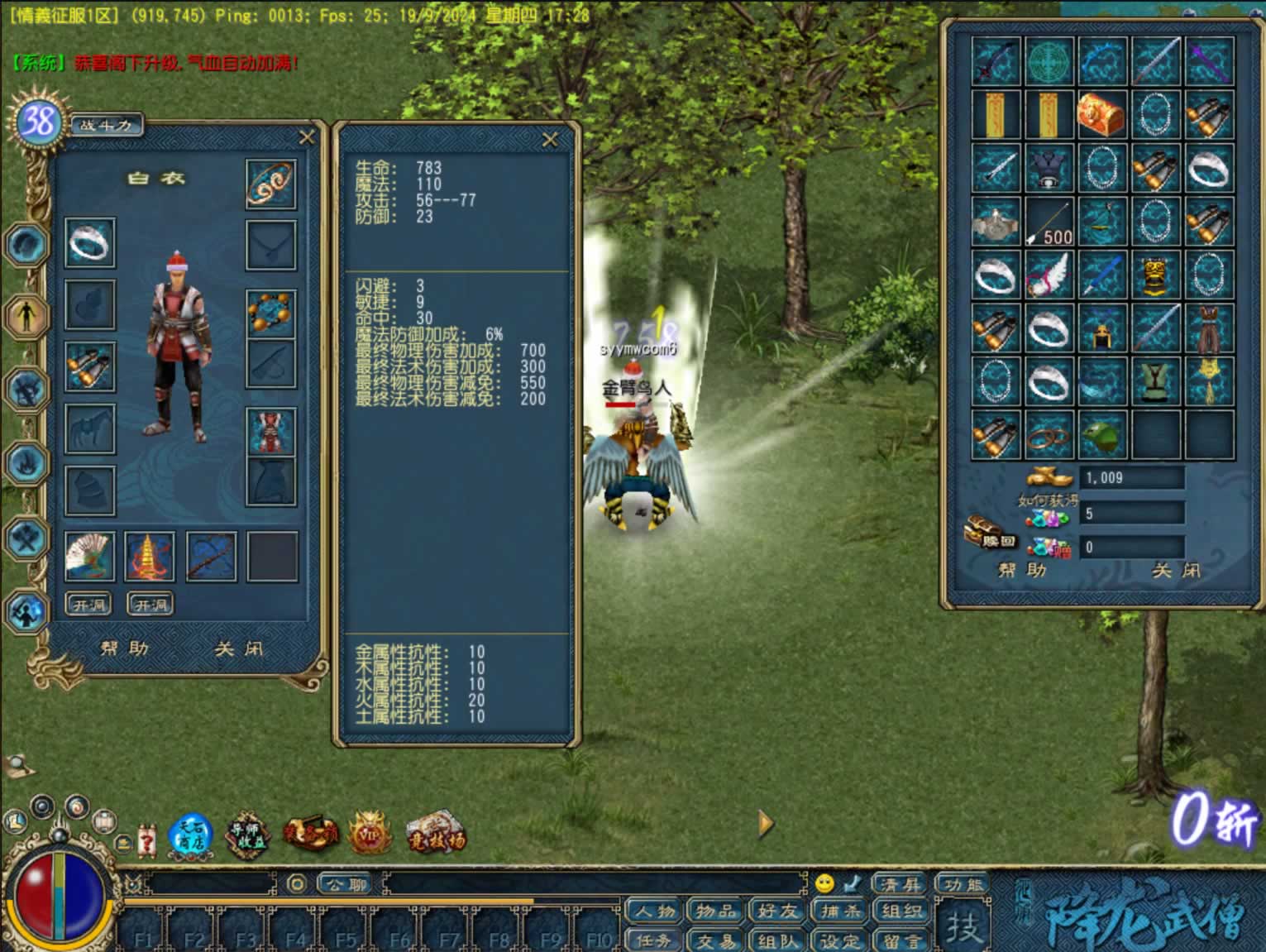This screenshot has width=1266, height=952.
Task: Select the green helmet in the bag
Action: pos(1101,435)
